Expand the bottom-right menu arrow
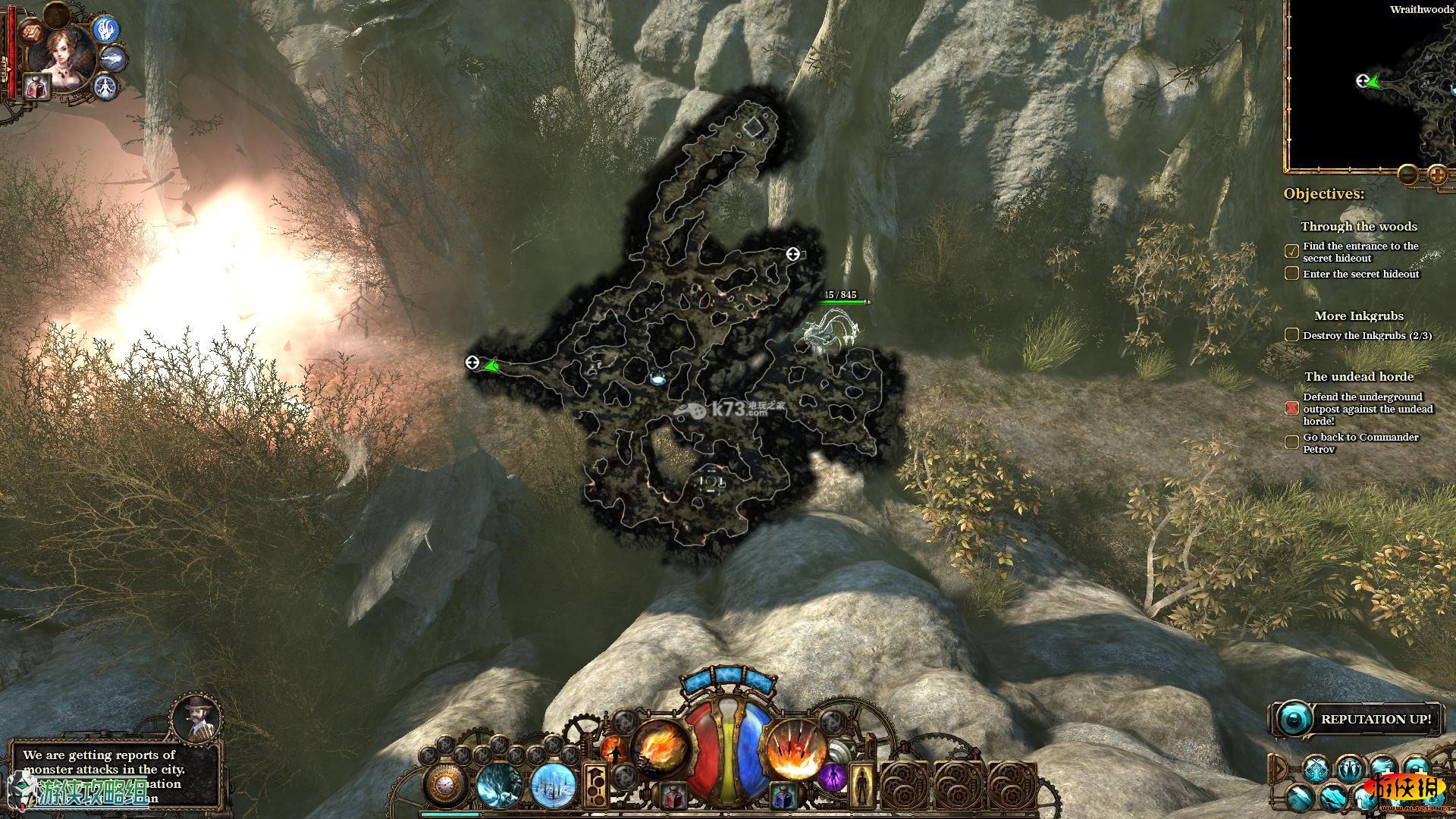 coord(1279,767)
